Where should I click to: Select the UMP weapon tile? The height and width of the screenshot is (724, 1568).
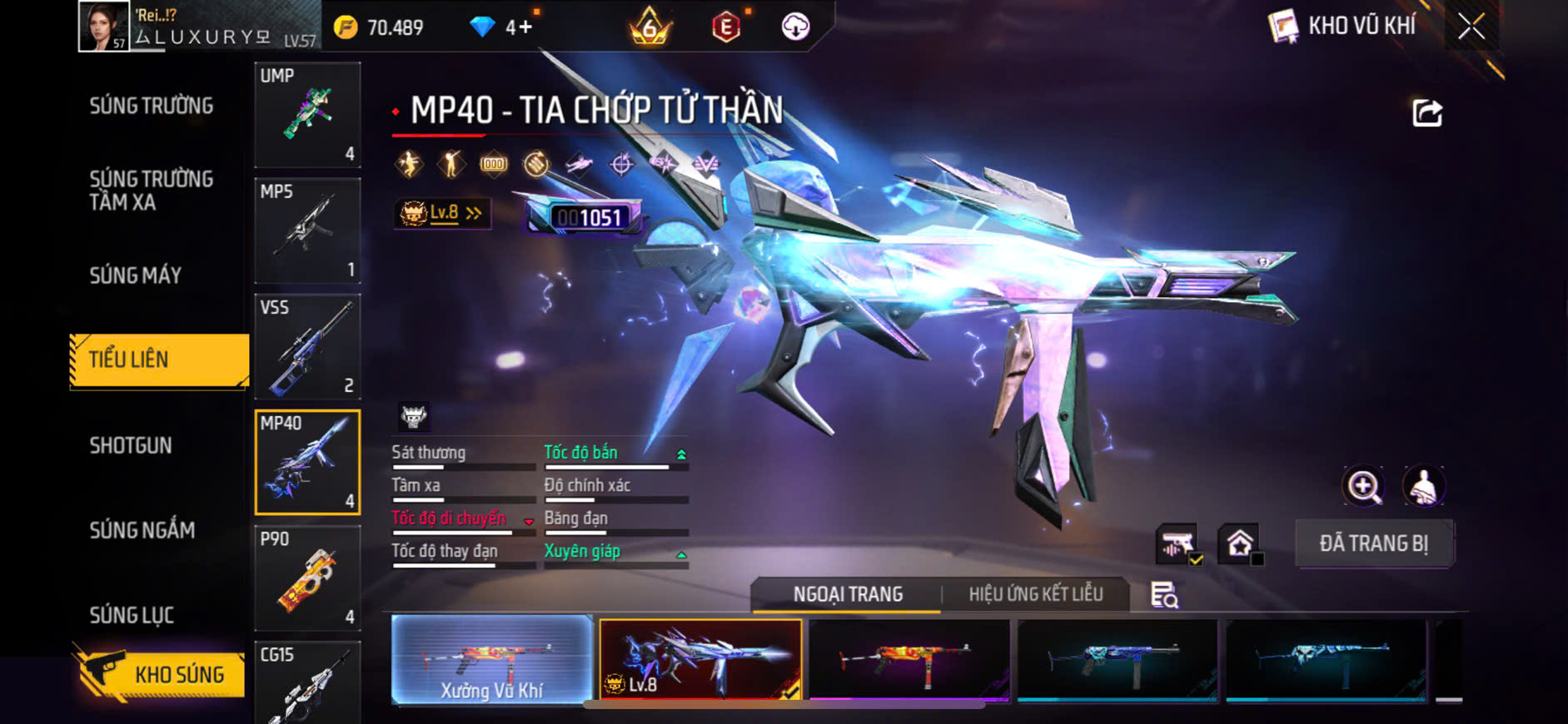pos(307,115)
